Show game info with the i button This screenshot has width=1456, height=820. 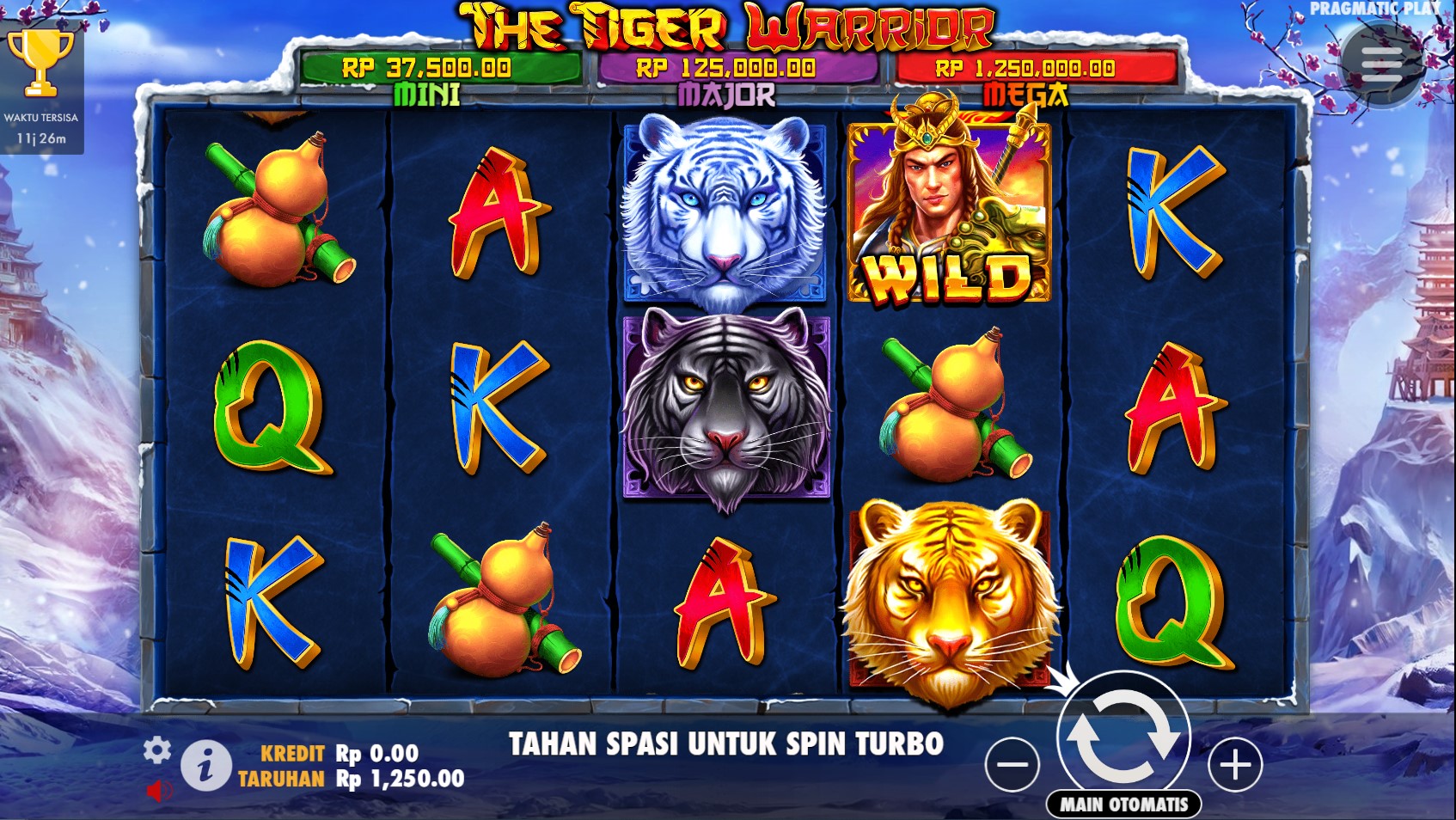click(205, 765)
